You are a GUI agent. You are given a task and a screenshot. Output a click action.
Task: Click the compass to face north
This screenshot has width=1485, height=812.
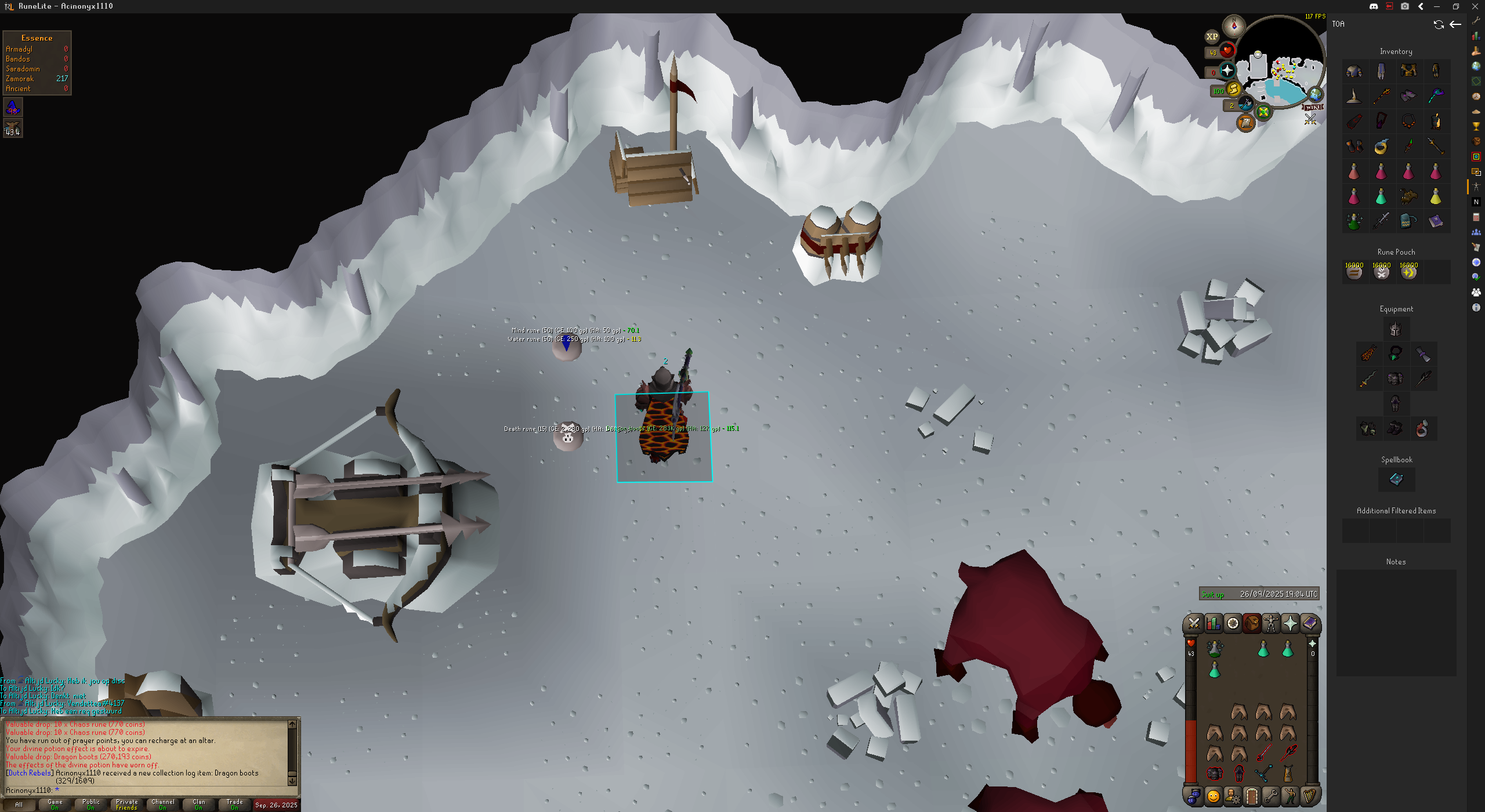1234,26
